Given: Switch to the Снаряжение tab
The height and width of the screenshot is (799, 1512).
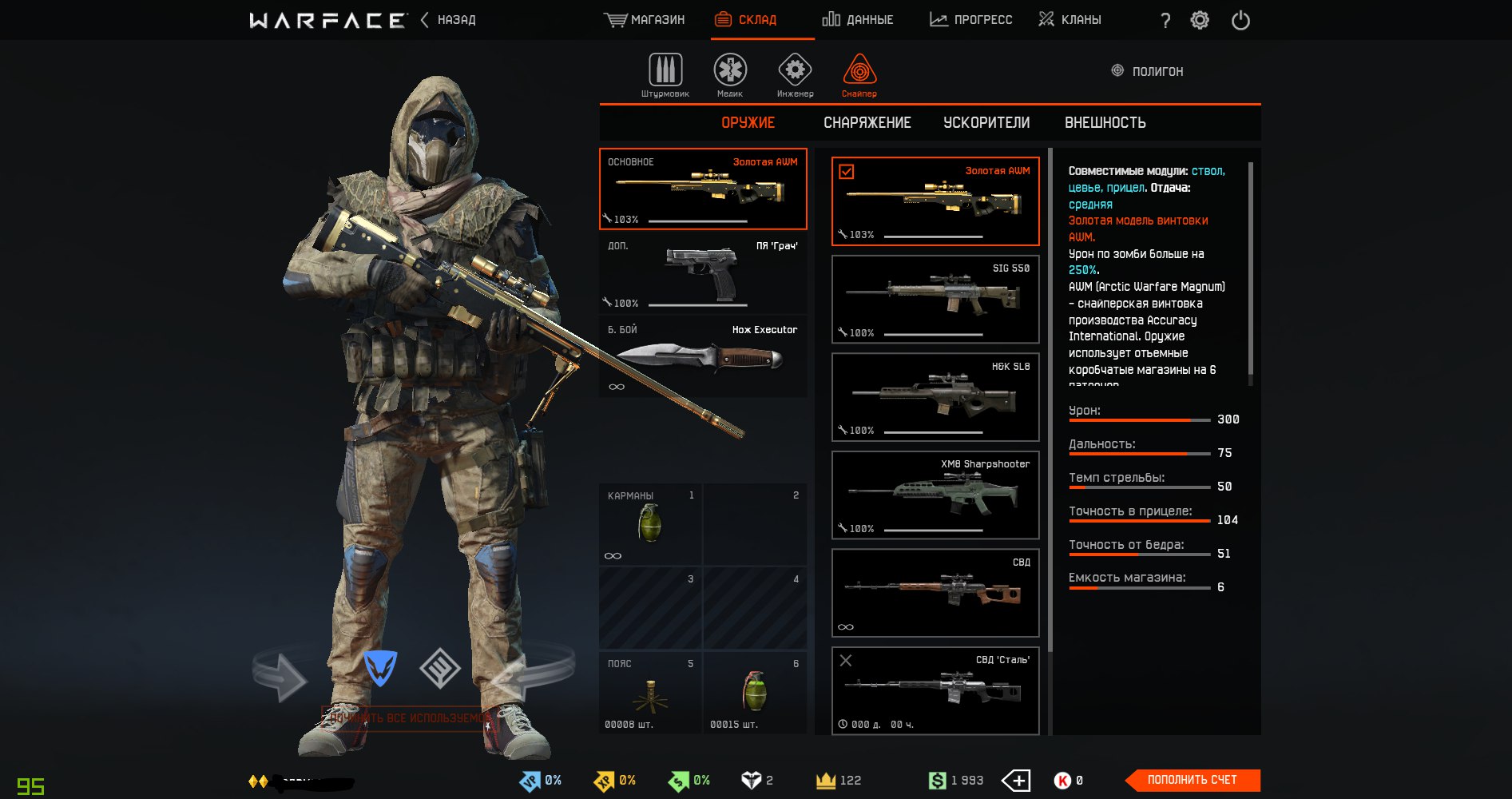Looking at the screenshot, I should (x=867, y=123).
